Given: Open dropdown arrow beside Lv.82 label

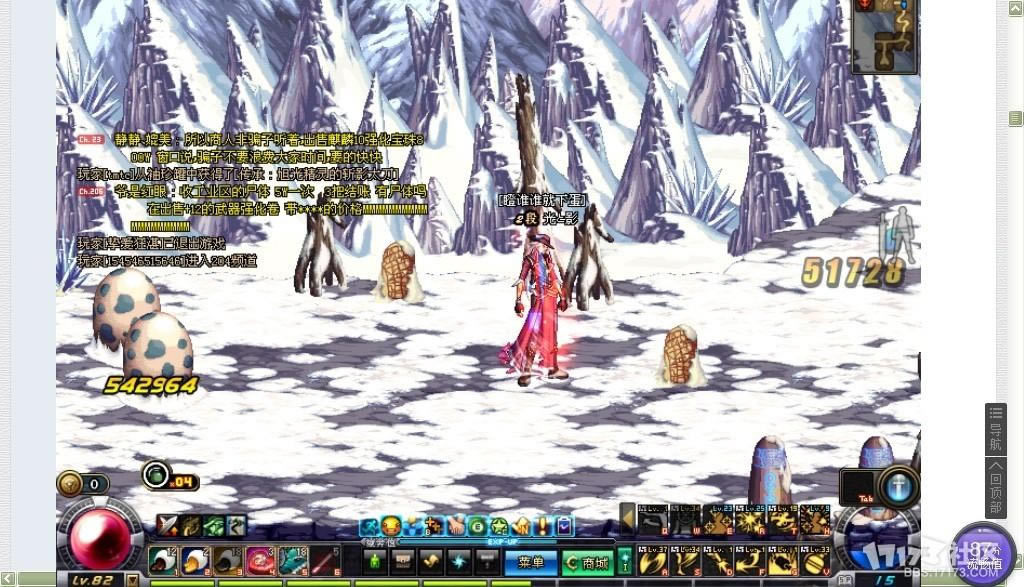Looking at the screenshot, I should (132, 579).
